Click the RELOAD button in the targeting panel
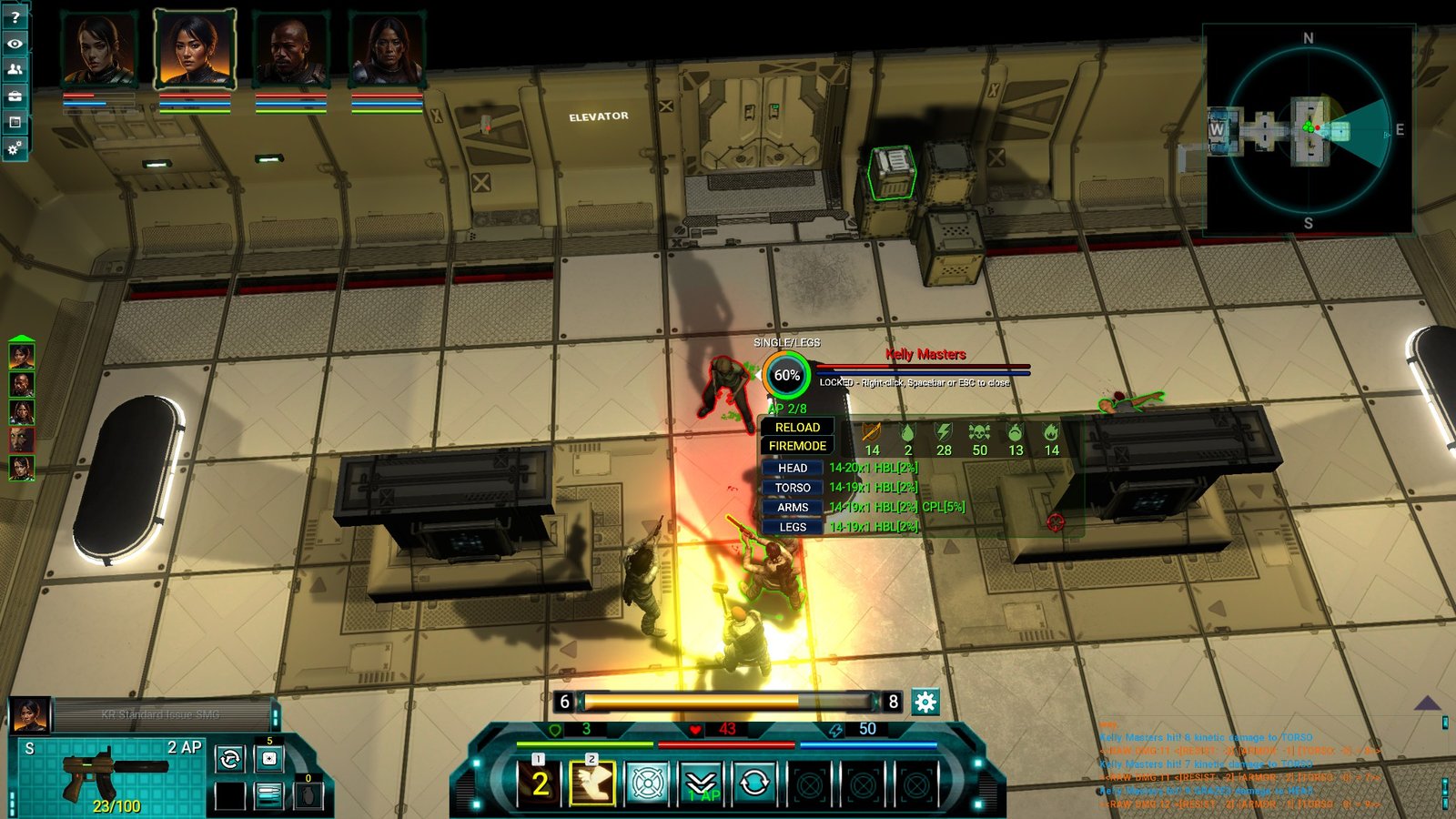 (x=797, y=427)
